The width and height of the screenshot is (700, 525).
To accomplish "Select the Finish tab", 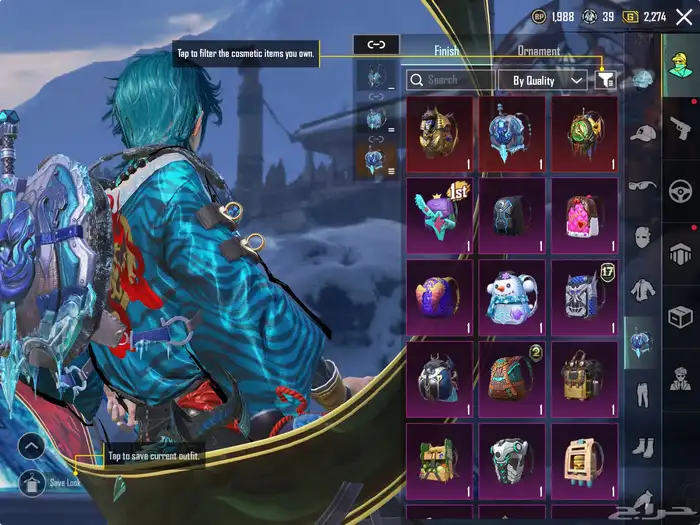I will [x=447, y=51].
